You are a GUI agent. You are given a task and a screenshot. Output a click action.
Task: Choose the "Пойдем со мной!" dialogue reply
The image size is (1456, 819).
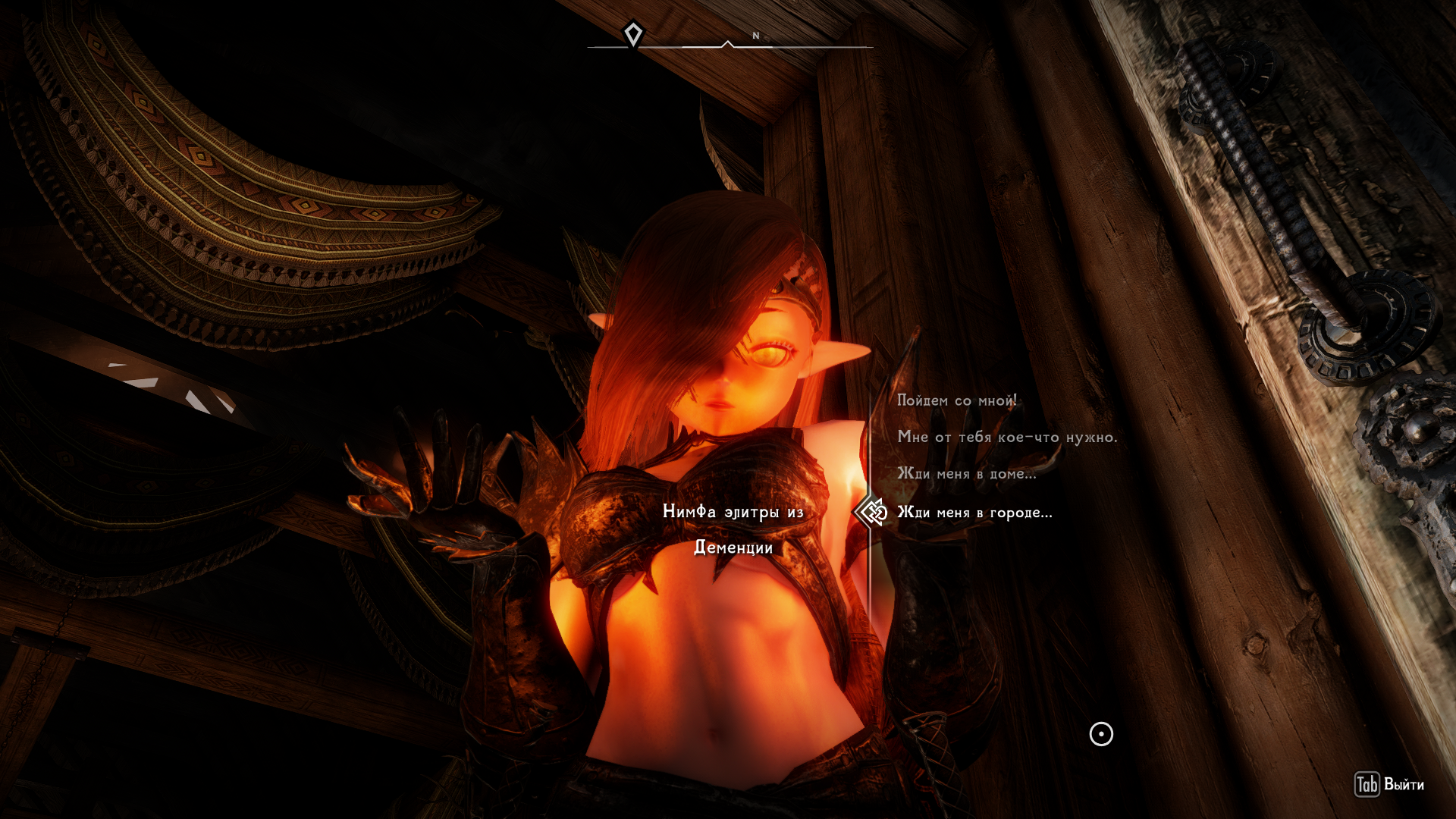click(956, 400)
